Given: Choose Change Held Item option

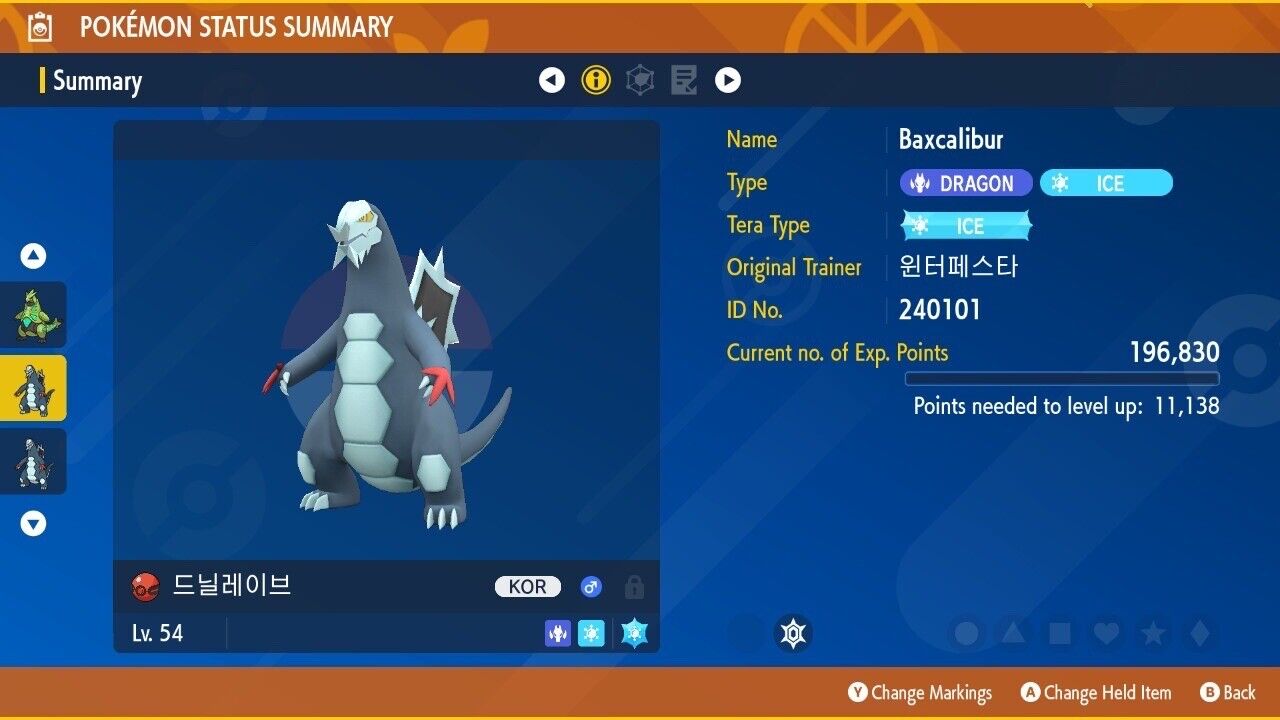Looking at the screenshot, I should pos(1096,692).
